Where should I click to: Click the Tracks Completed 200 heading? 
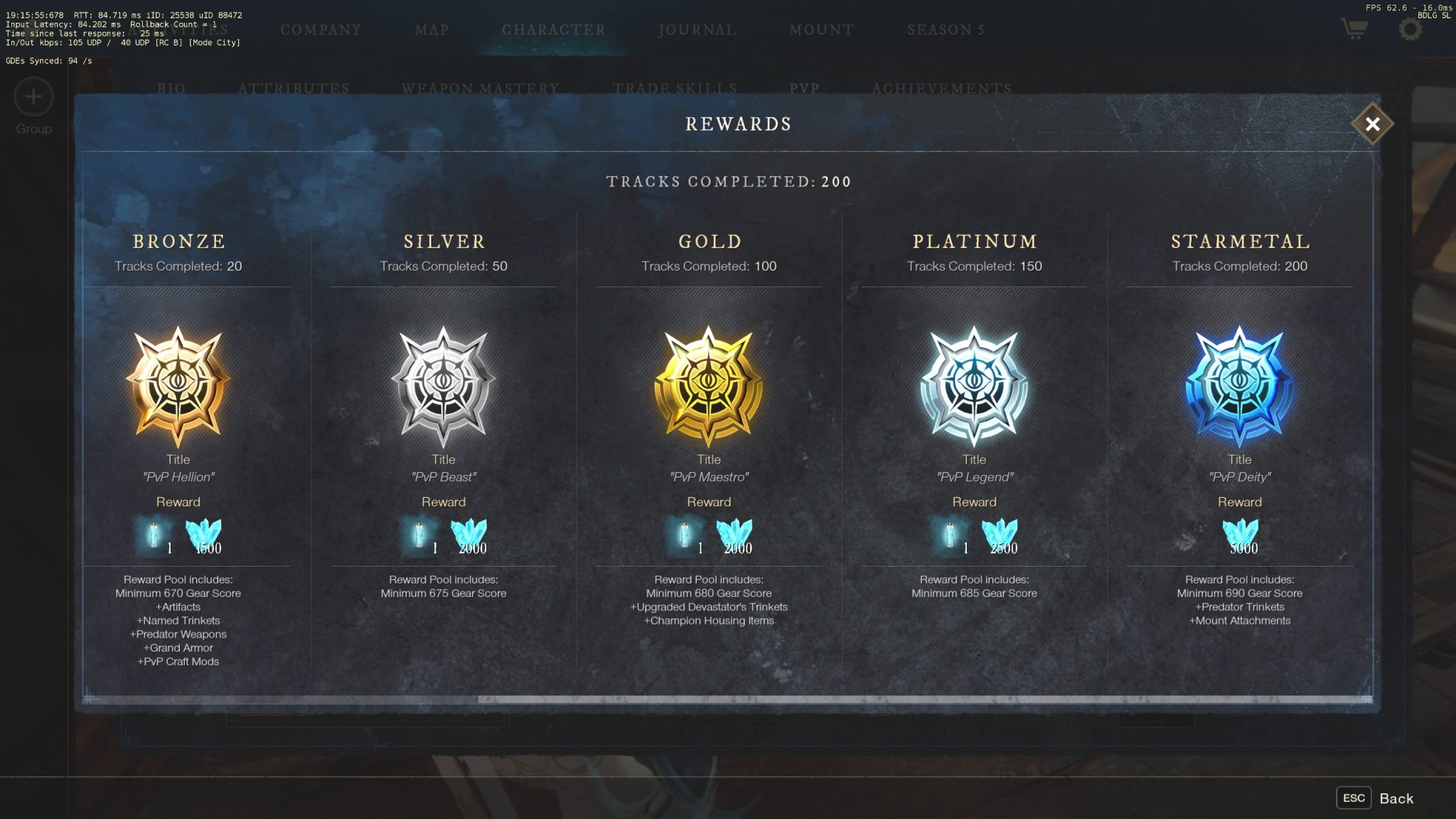tap(727, 181)
